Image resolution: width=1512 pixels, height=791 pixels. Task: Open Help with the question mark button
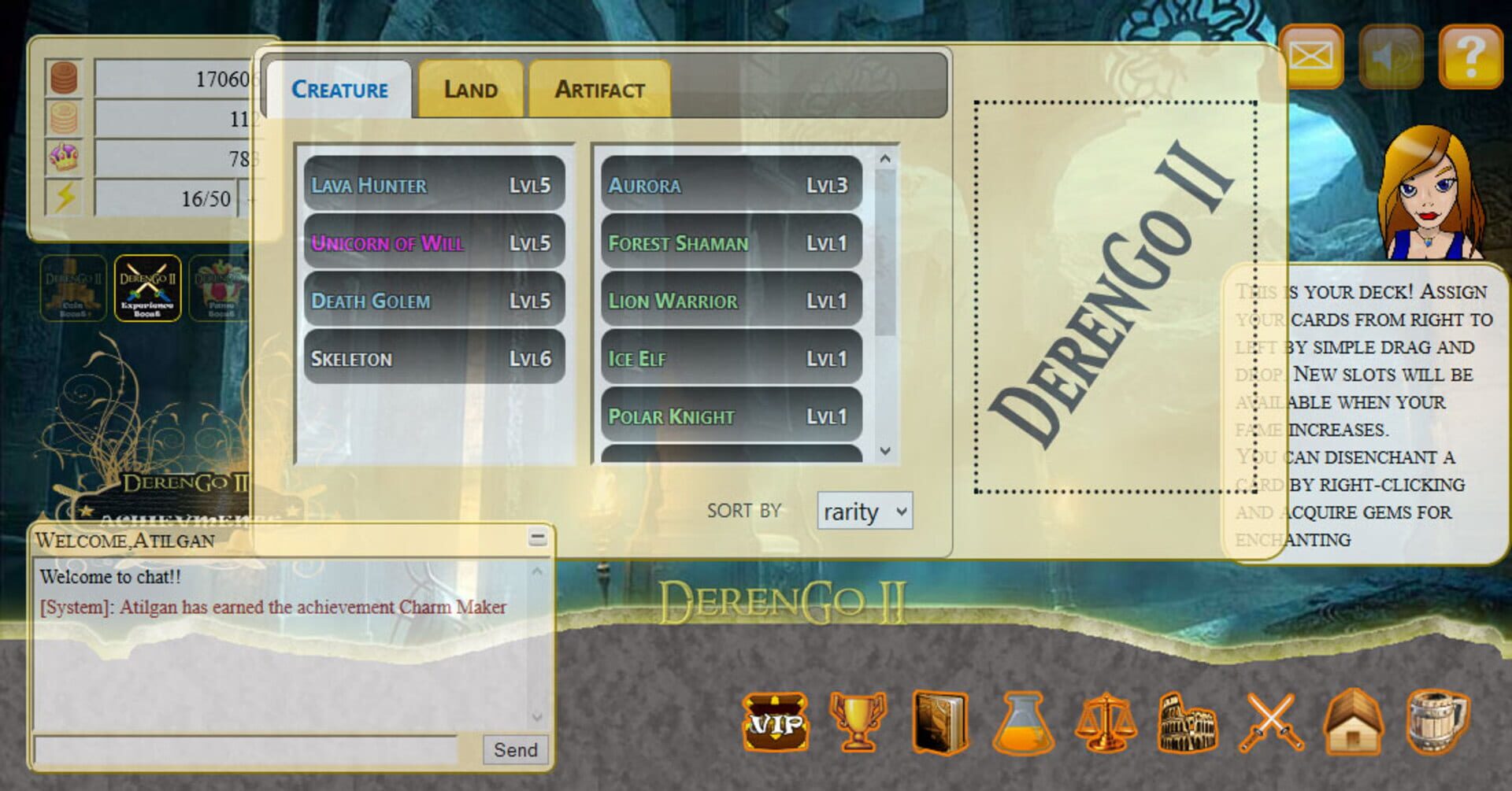click(1469, 57)
